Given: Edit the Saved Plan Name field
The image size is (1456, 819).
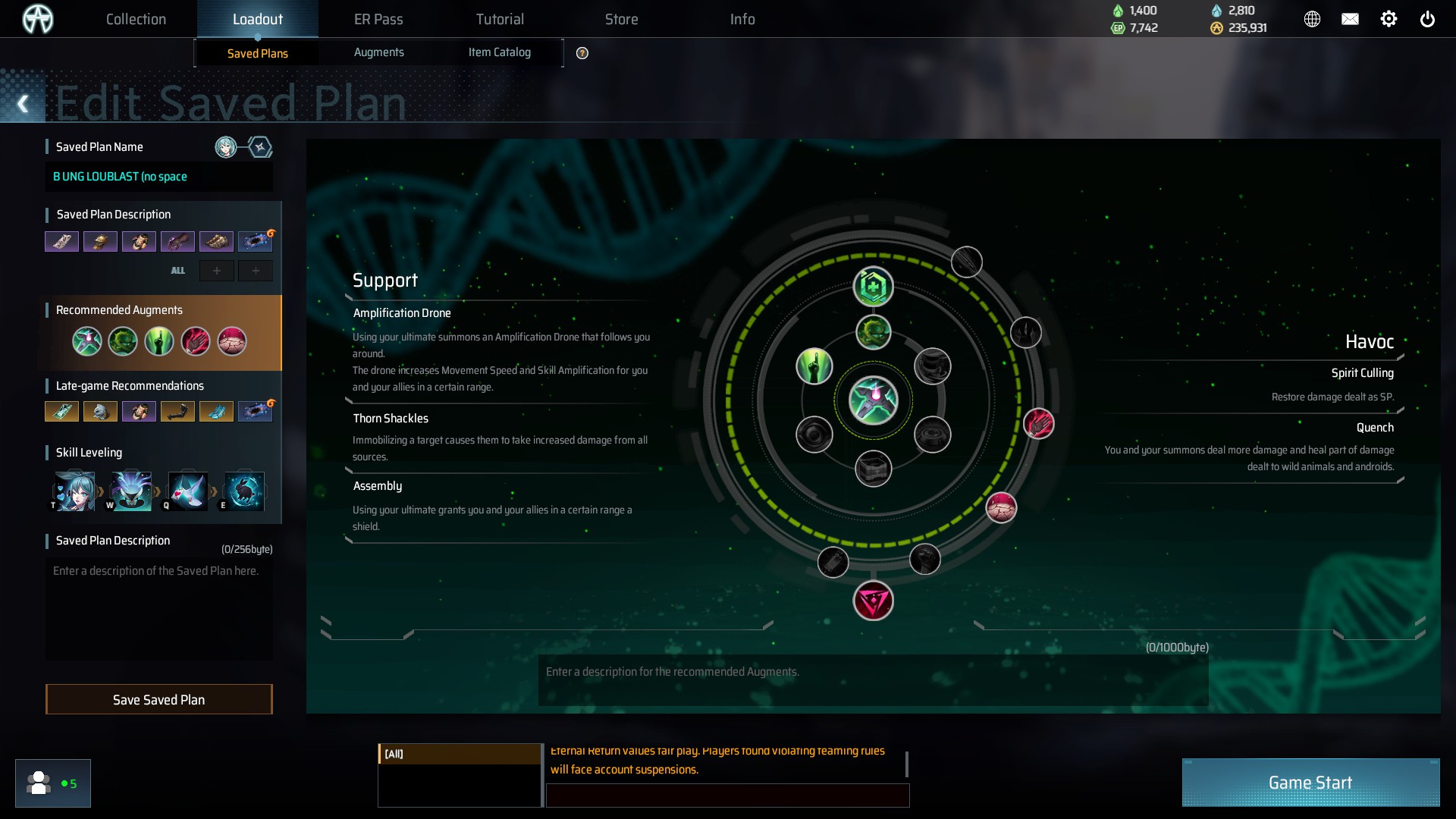Looking at the screenshot, I should click(x=158, y=177).
